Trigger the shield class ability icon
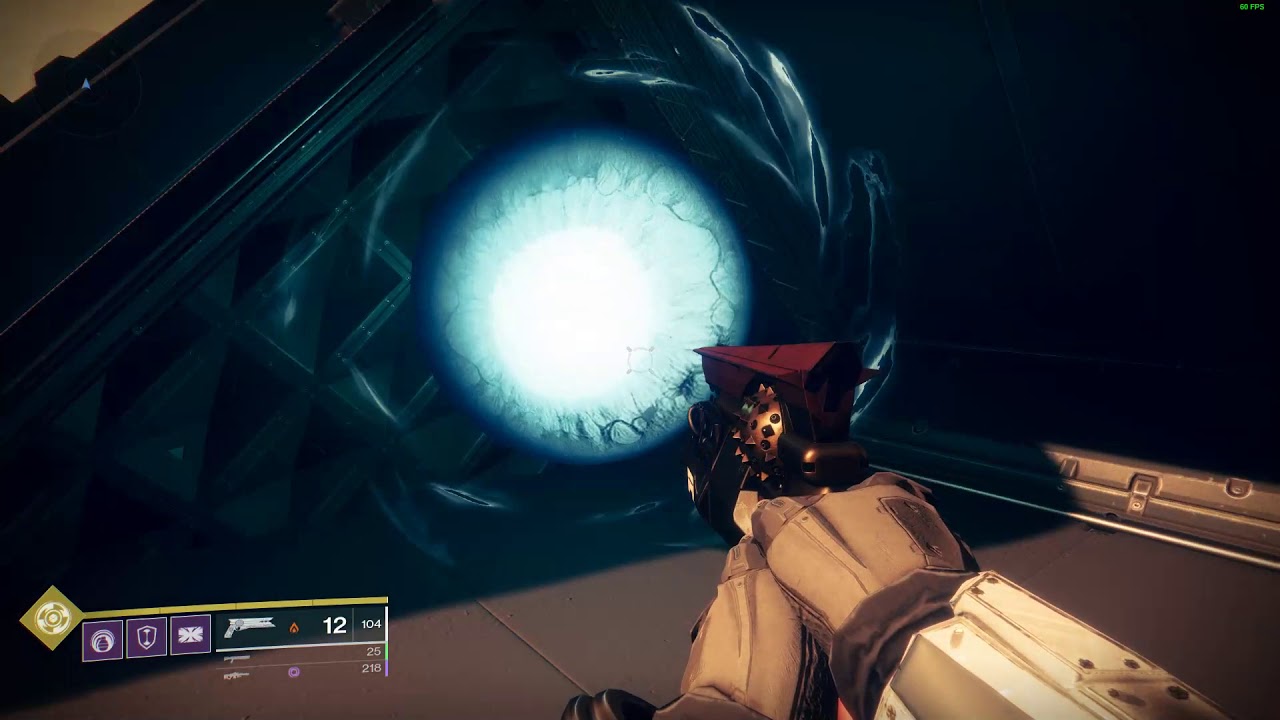 point(146,637)
